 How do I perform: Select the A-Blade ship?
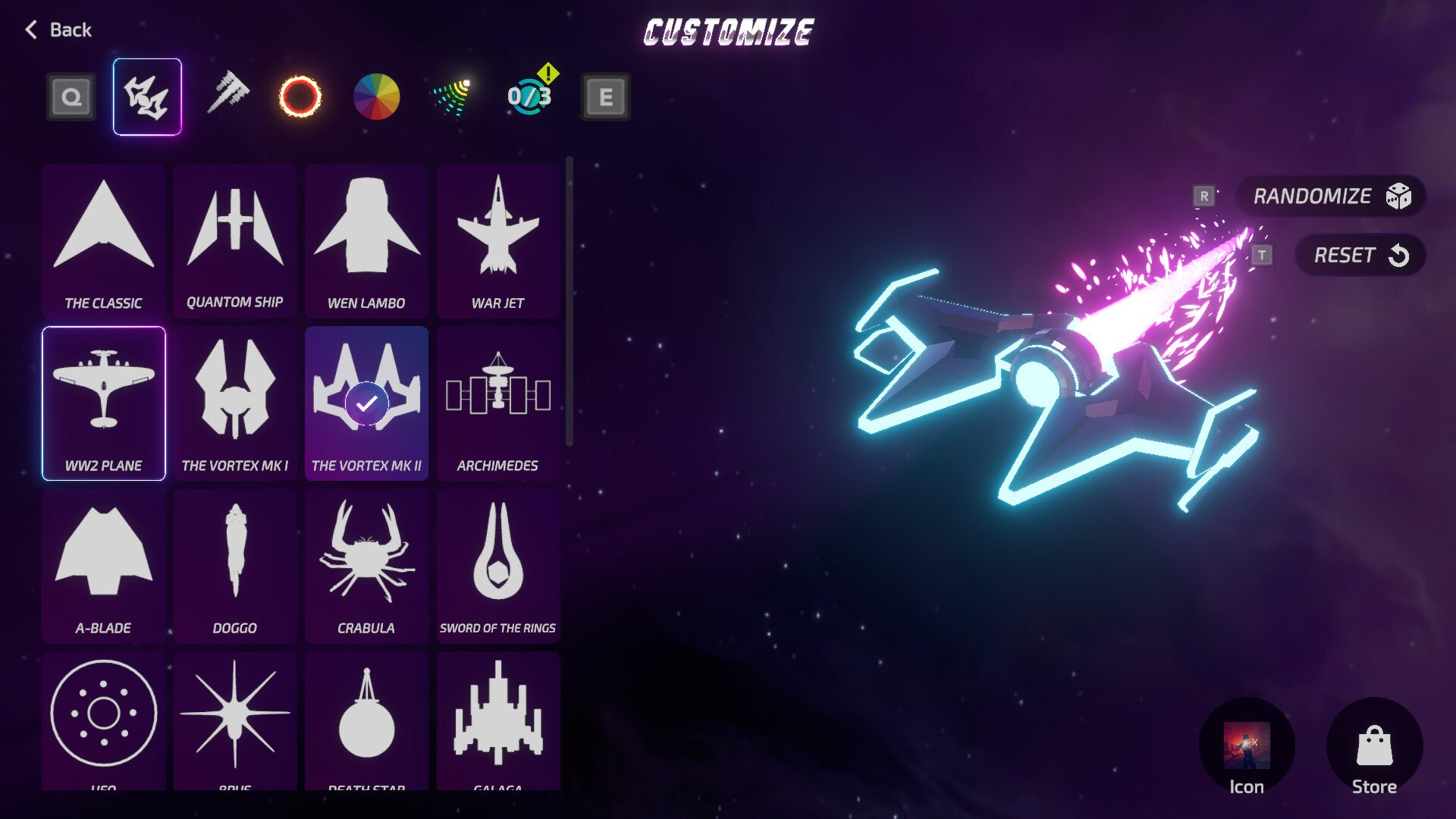click(x=104, y=566)
